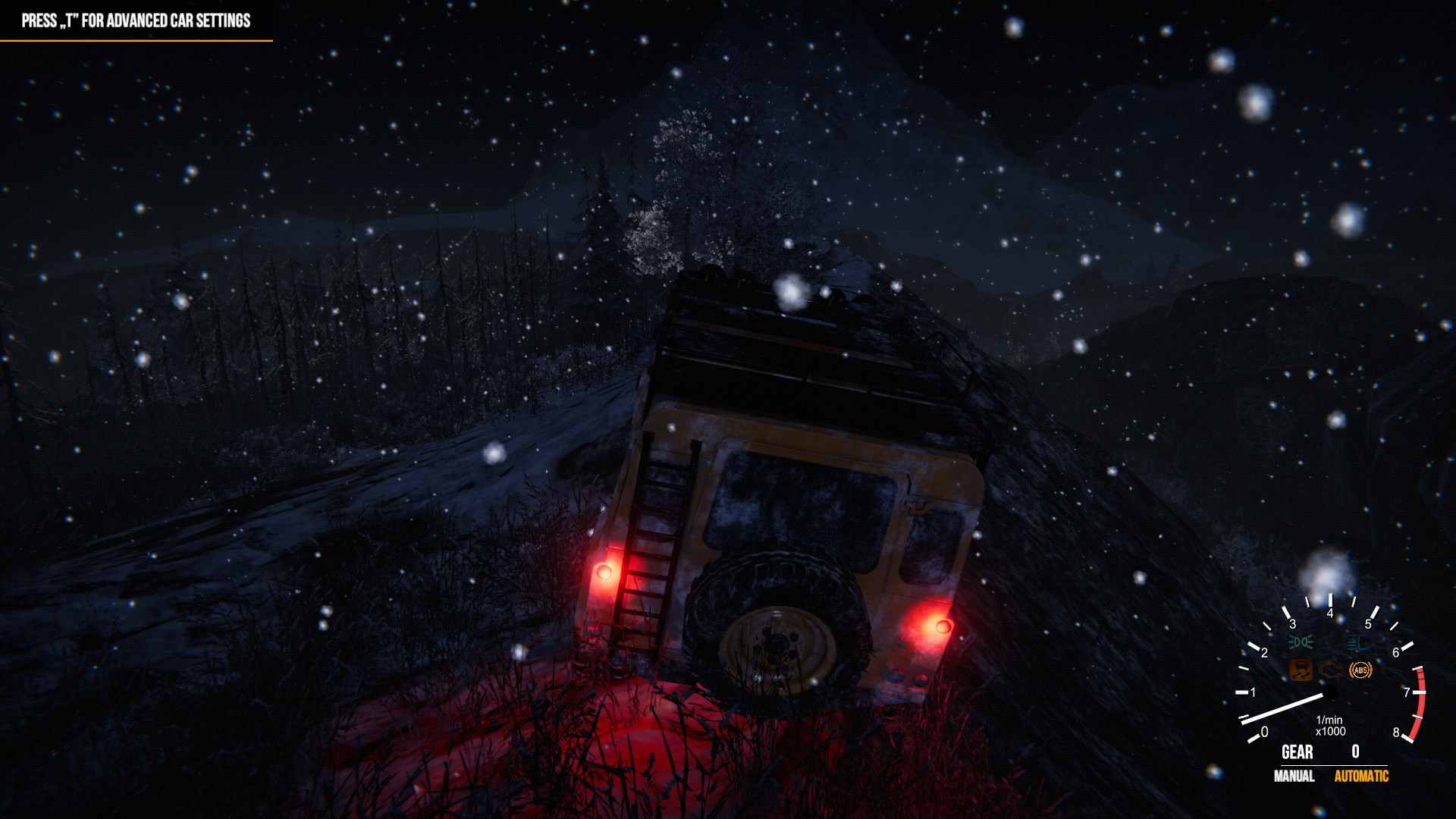
Task: Select the traction control warning icon
Action: coord(1301,670)
